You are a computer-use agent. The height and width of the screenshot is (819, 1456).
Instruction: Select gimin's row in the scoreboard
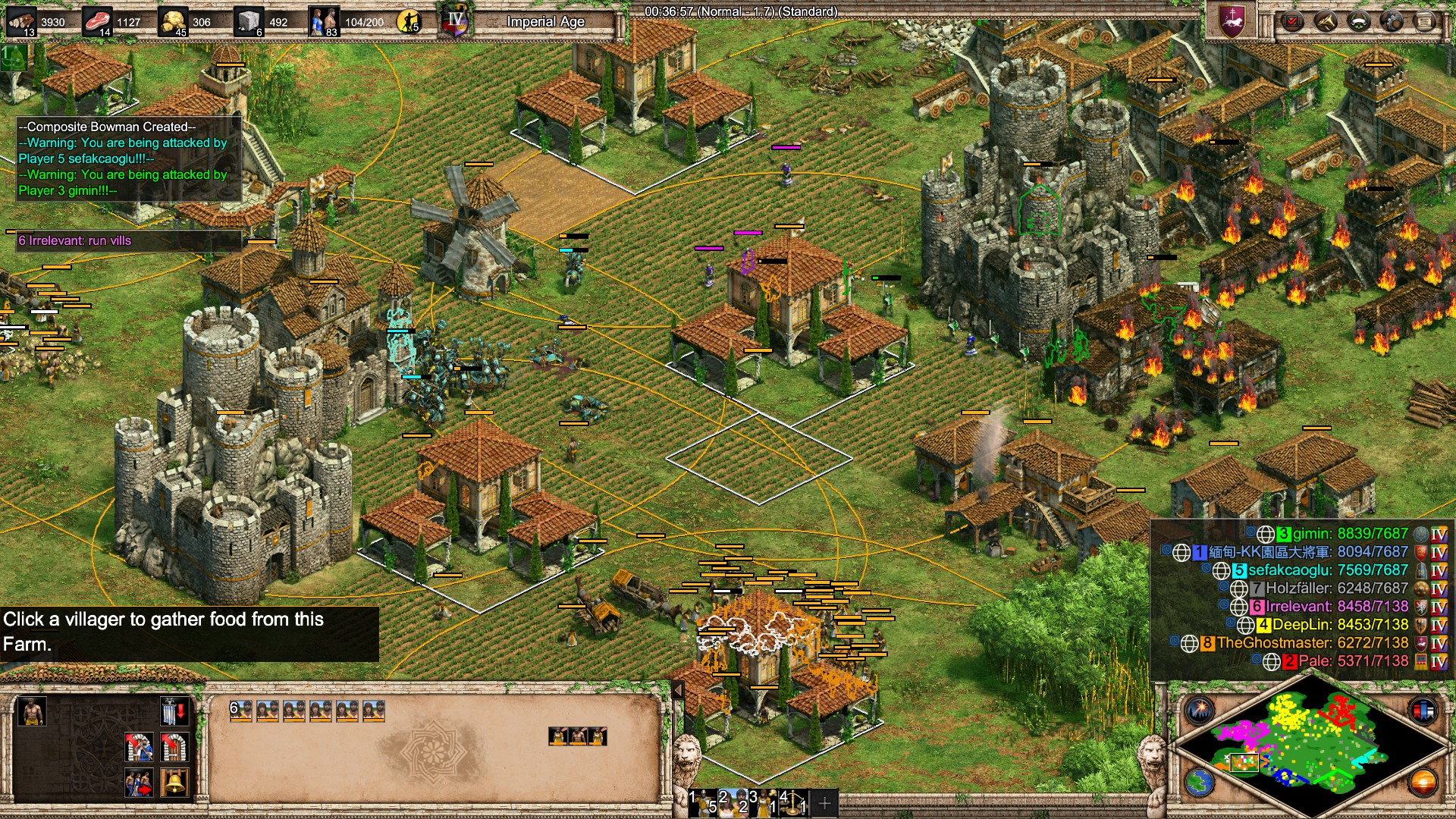pos(1342,534)
